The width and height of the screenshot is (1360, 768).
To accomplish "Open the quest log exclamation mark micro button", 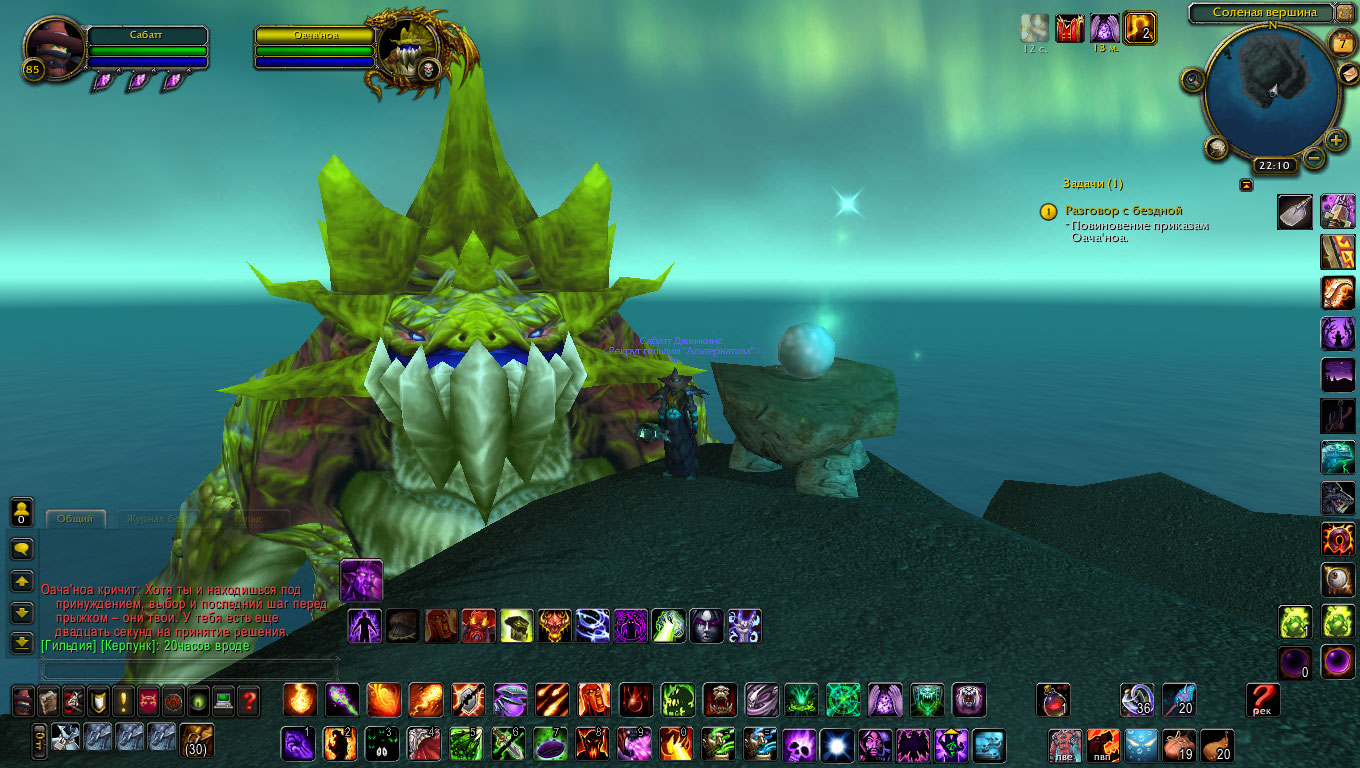I will (x=123, y=700).
